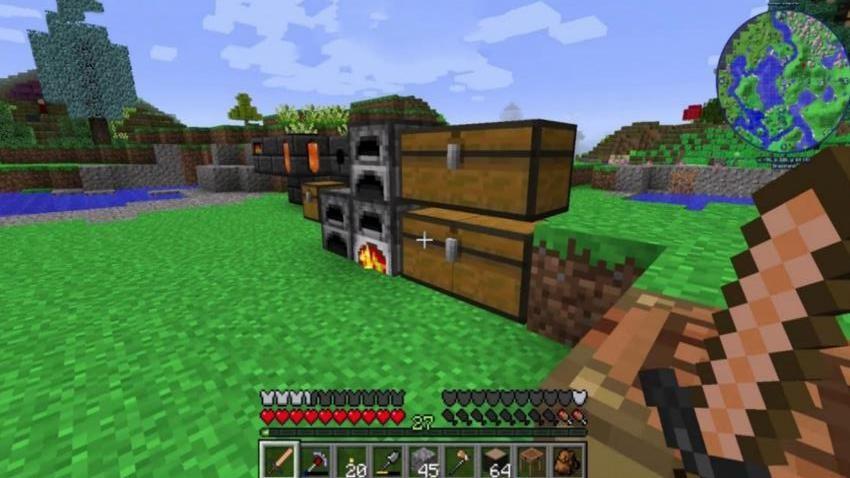
Task: Click the circular minimap
Action: [x=782, y=80]
